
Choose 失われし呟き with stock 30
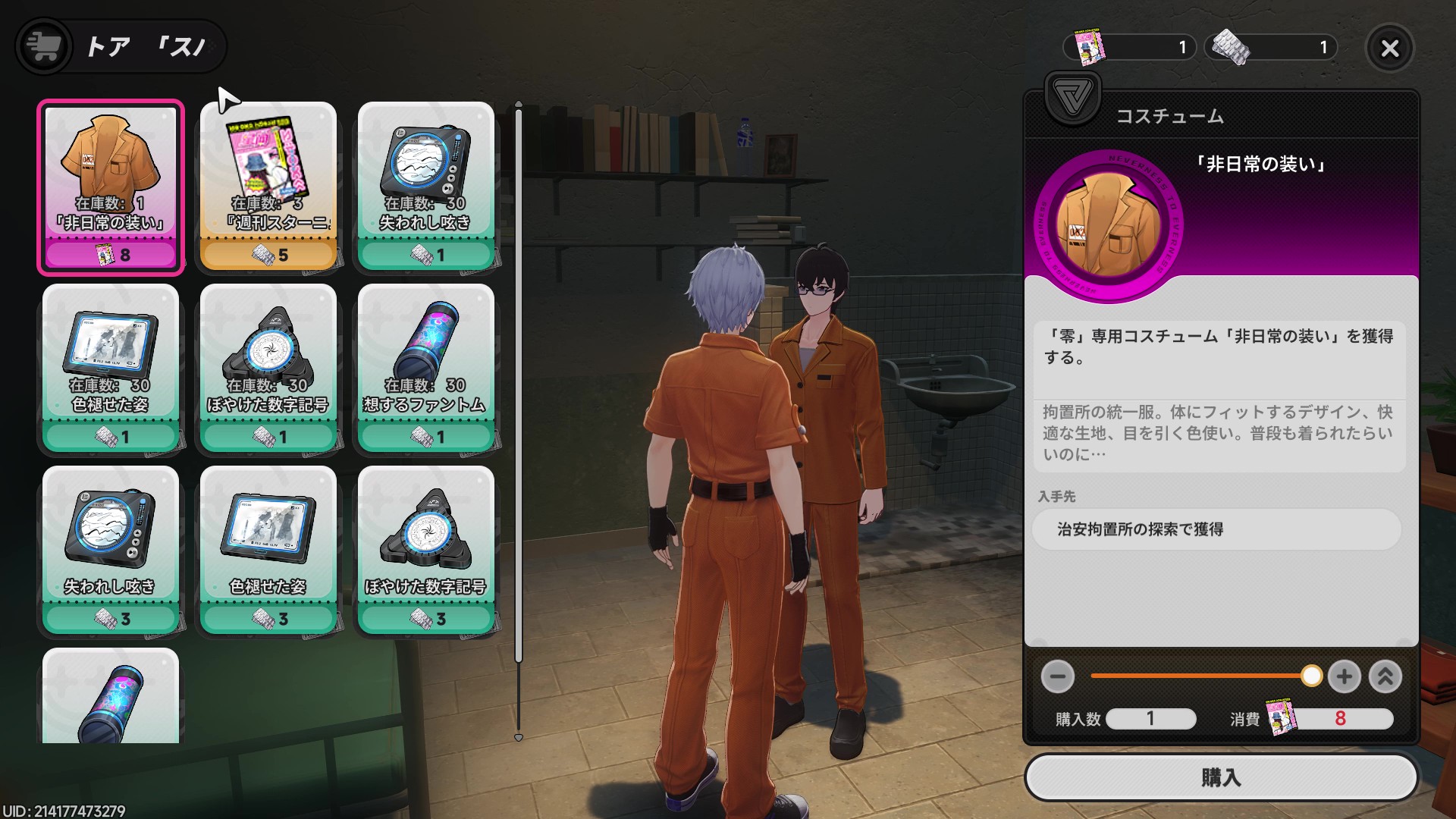425,186
